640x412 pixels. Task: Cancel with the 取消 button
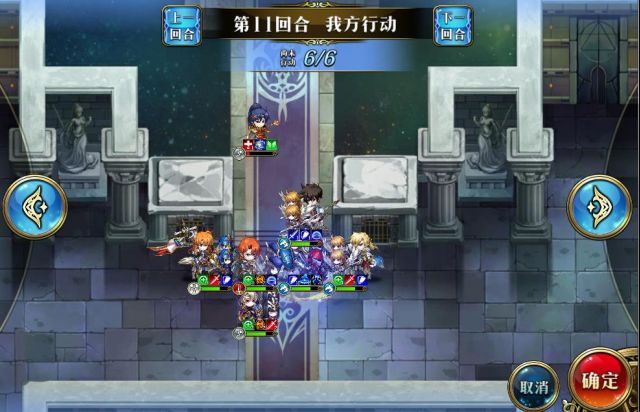(533, 386)
